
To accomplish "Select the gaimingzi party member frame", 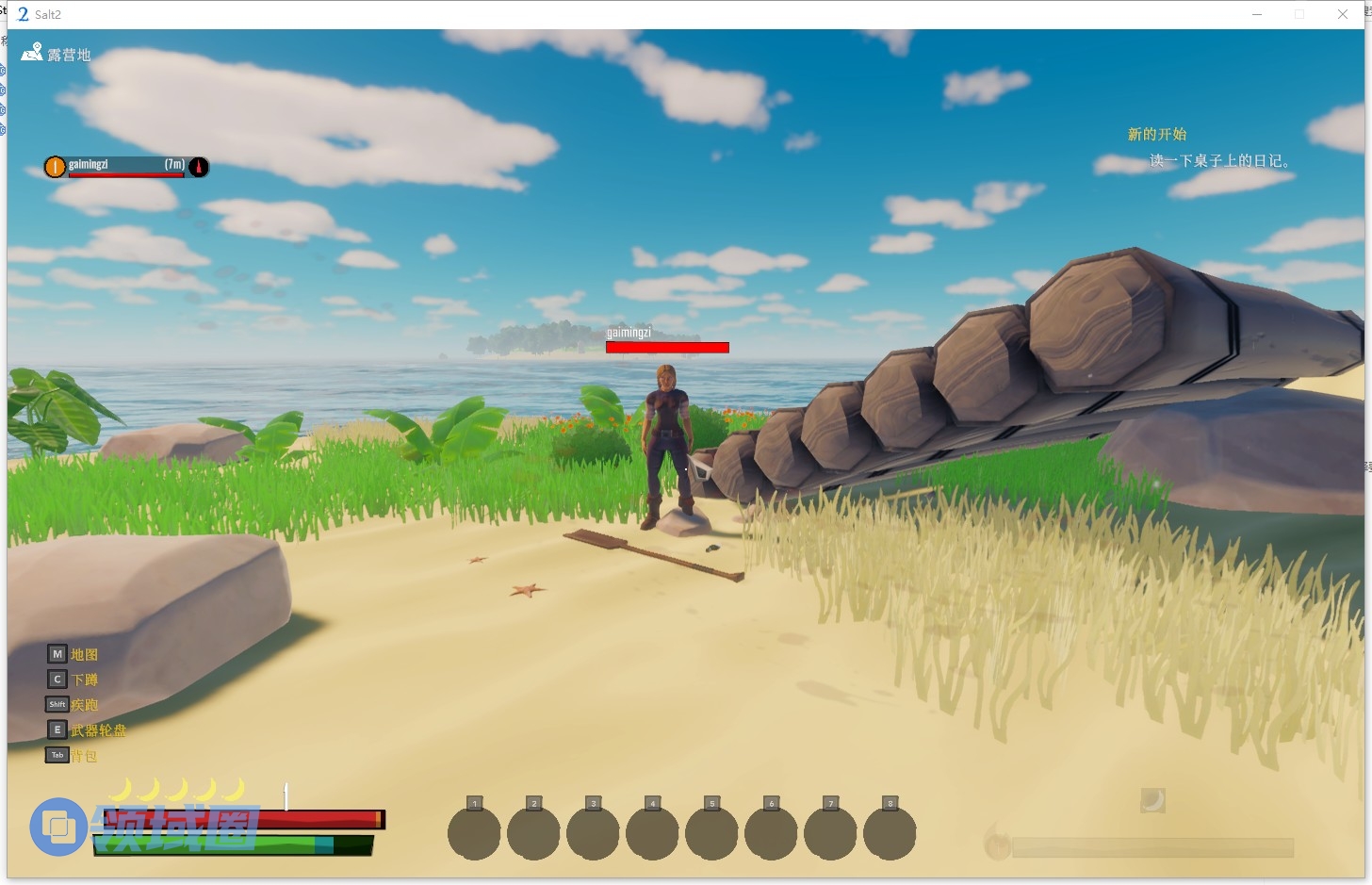I will (125, 167).
